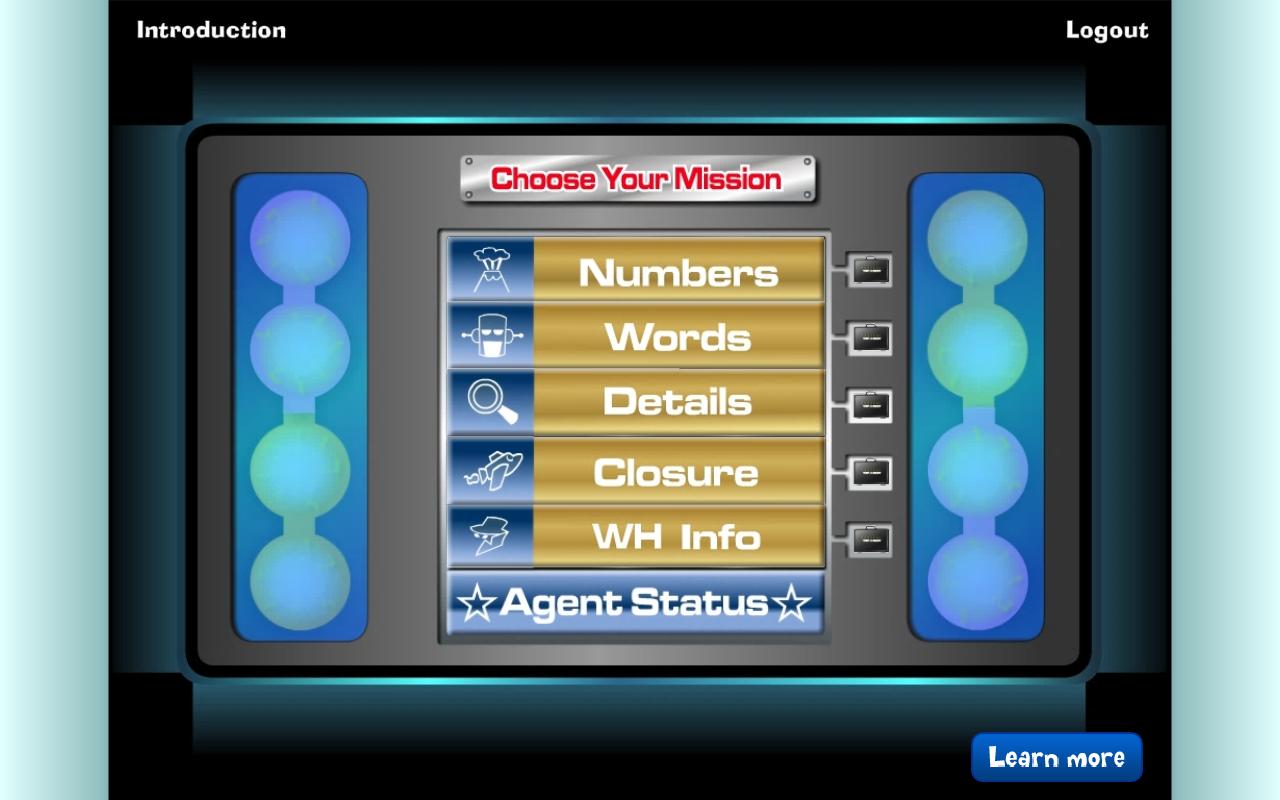Open the Introduction menu

point(211,30)
